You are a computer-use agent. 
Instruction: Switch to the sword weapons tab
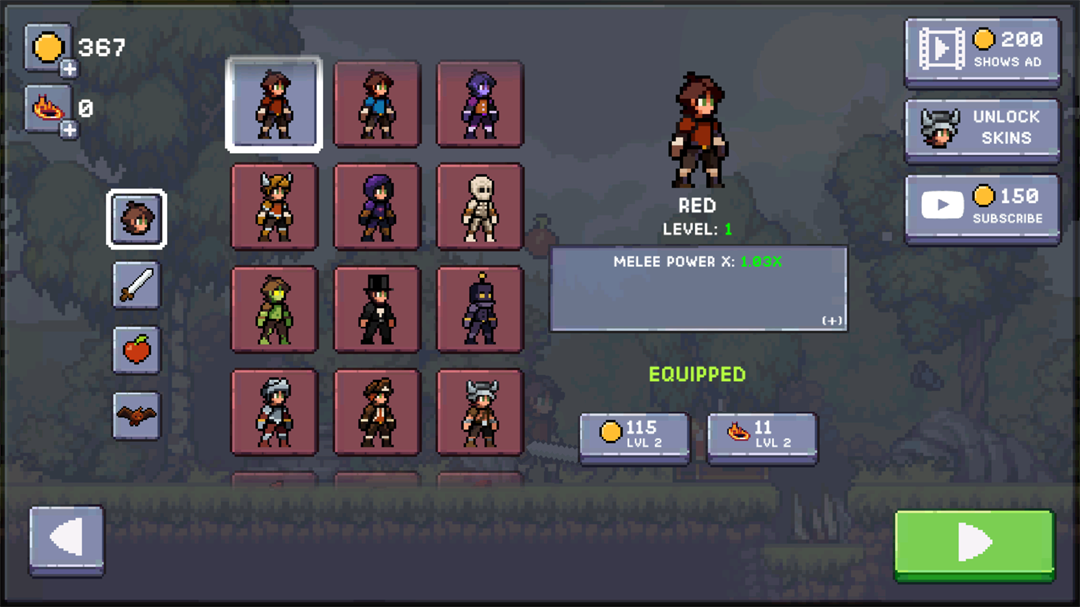(x=137, y=284)
